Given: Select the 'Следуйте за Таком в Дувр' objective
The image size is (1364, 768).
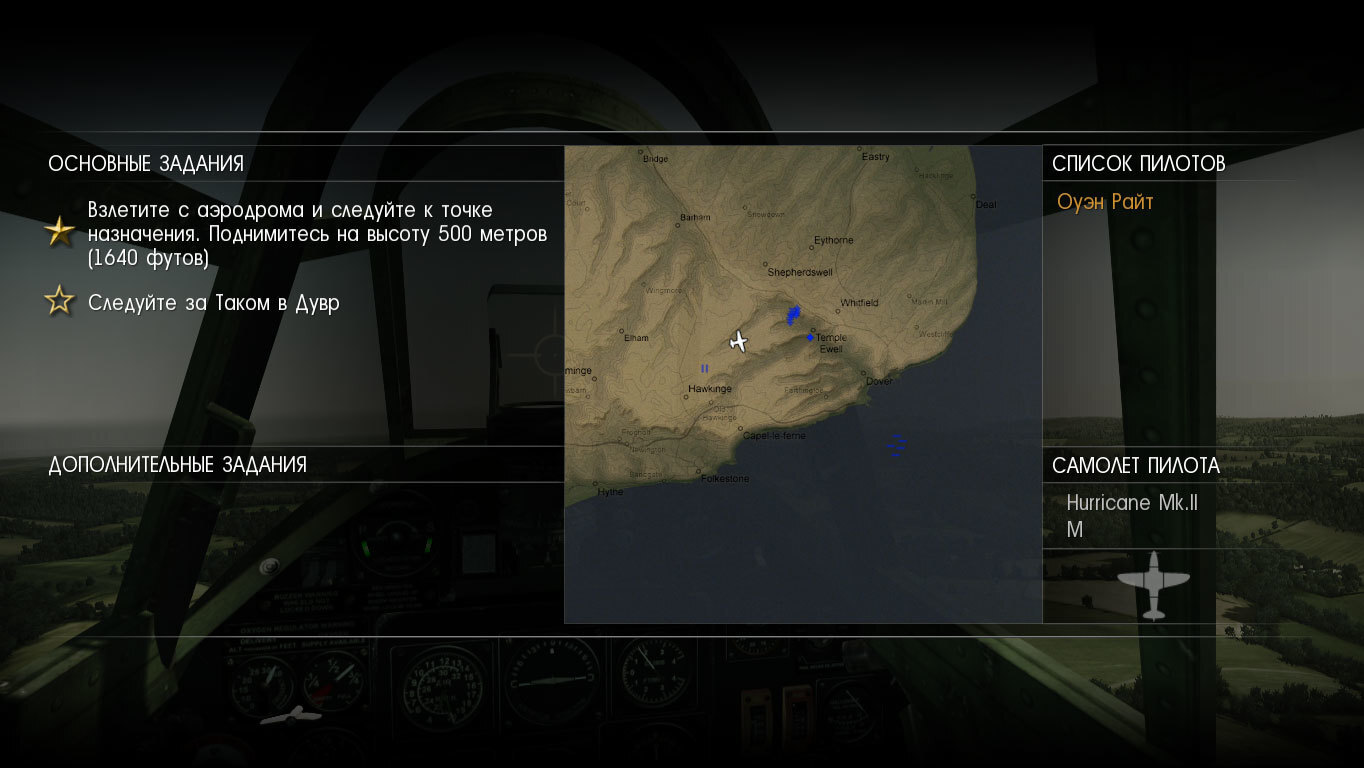Looking at the screenshot, I should [x=213, y=302].
